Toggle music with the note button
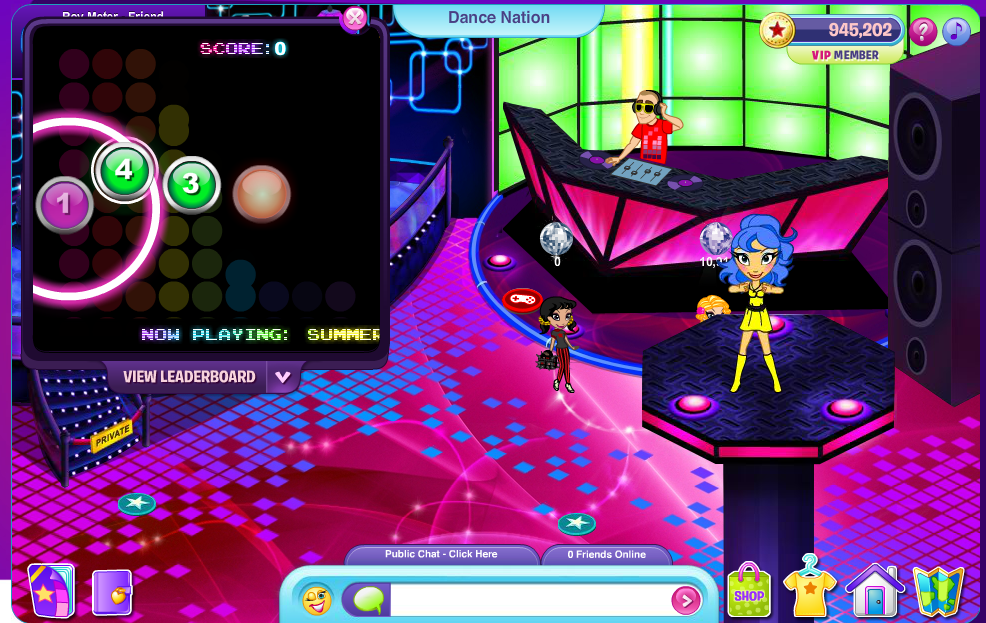Image resolution: width=986 pixels, height=623 pixels. pyautogui.click(x=957, y=32)
